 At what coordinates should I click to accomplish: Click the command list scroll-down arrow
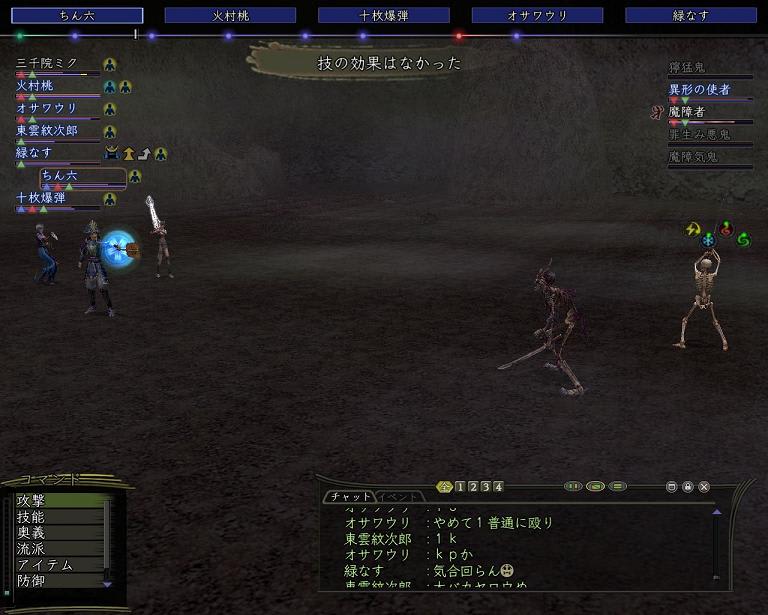tap(108, 584)
